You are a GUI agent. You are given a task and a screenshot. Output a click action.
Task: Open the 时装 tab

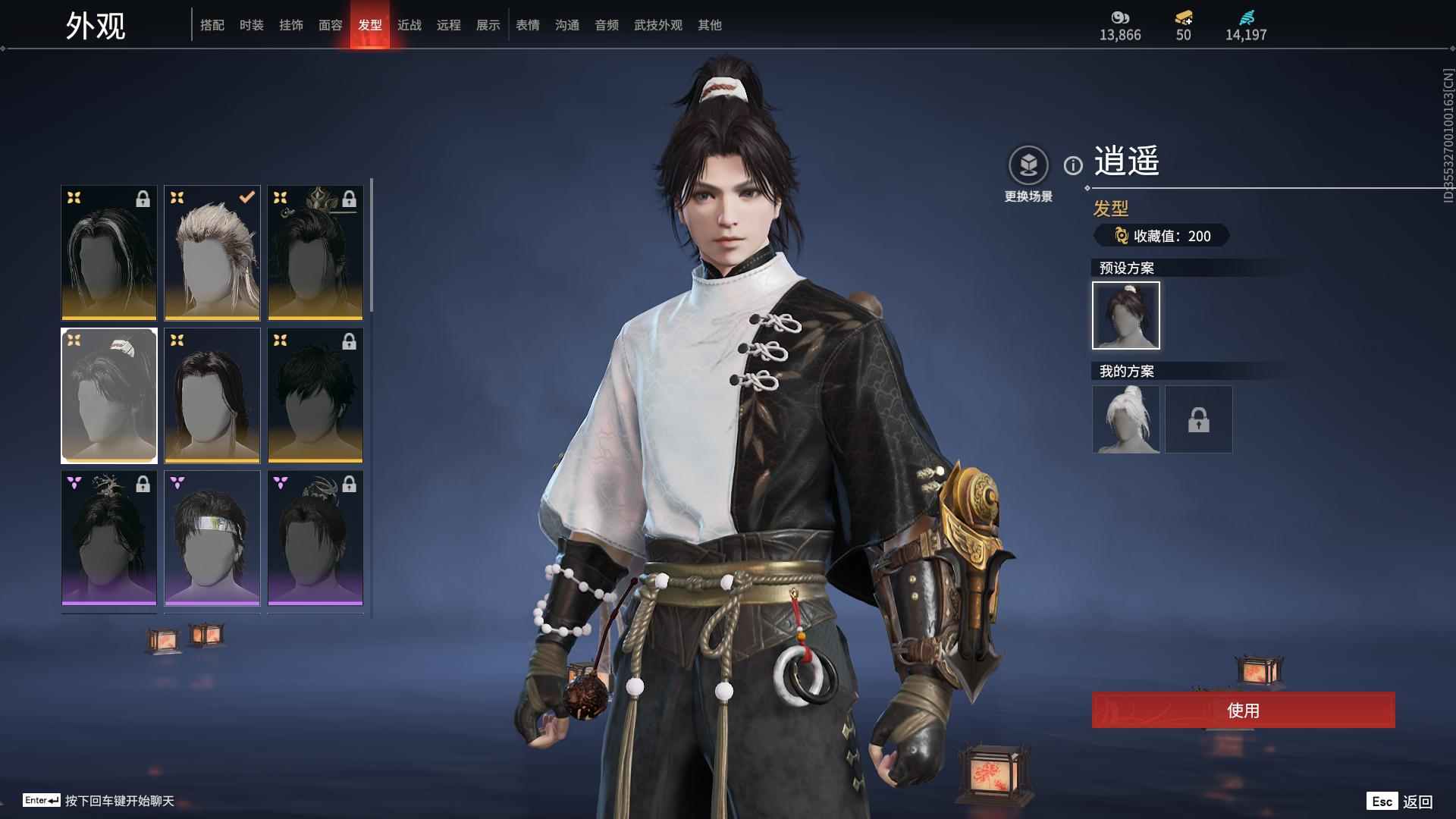click(x=252, y=25)
